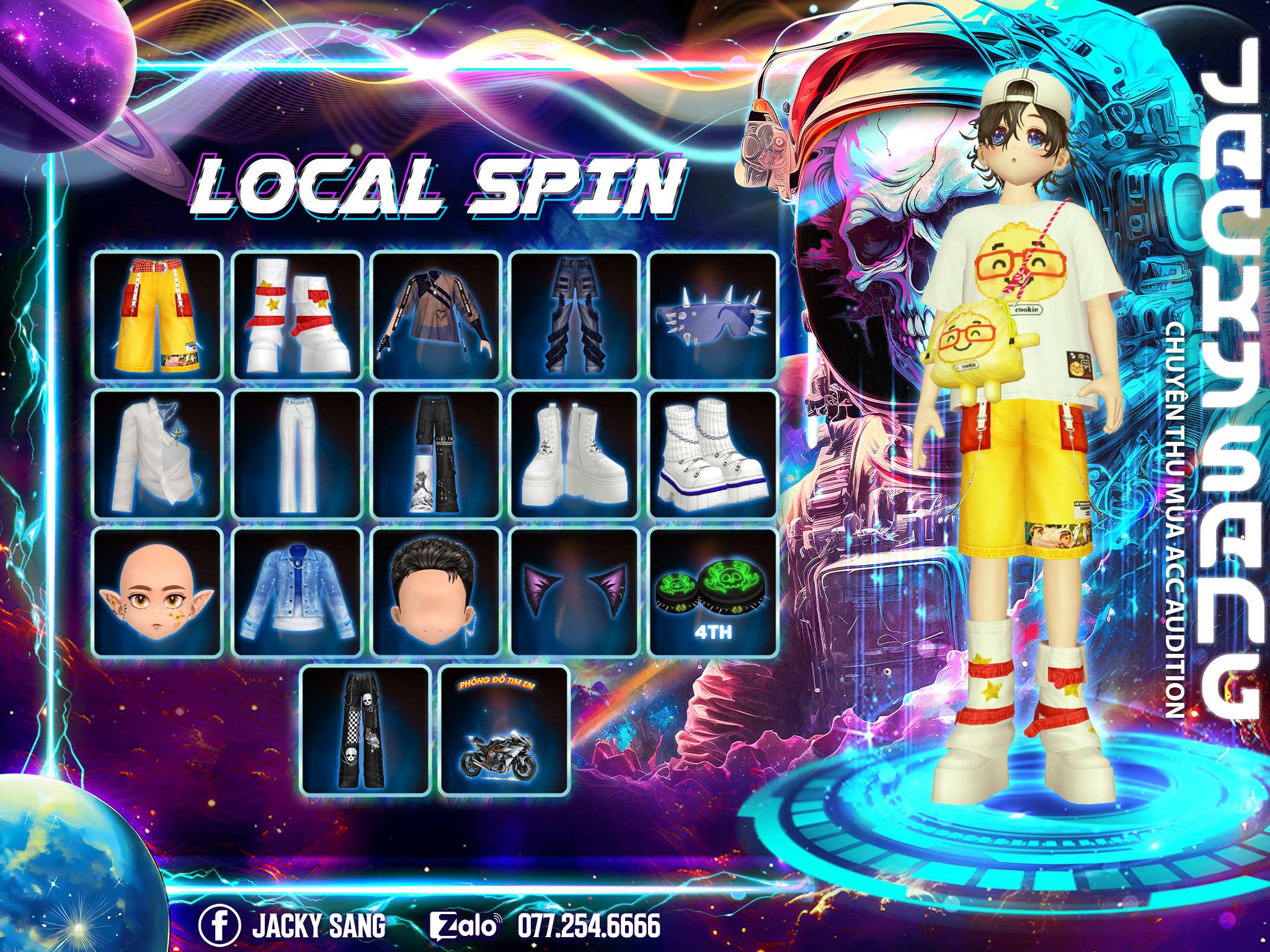
Task: Choose the black cargo pants tile
Action: (x=436, y=453)
